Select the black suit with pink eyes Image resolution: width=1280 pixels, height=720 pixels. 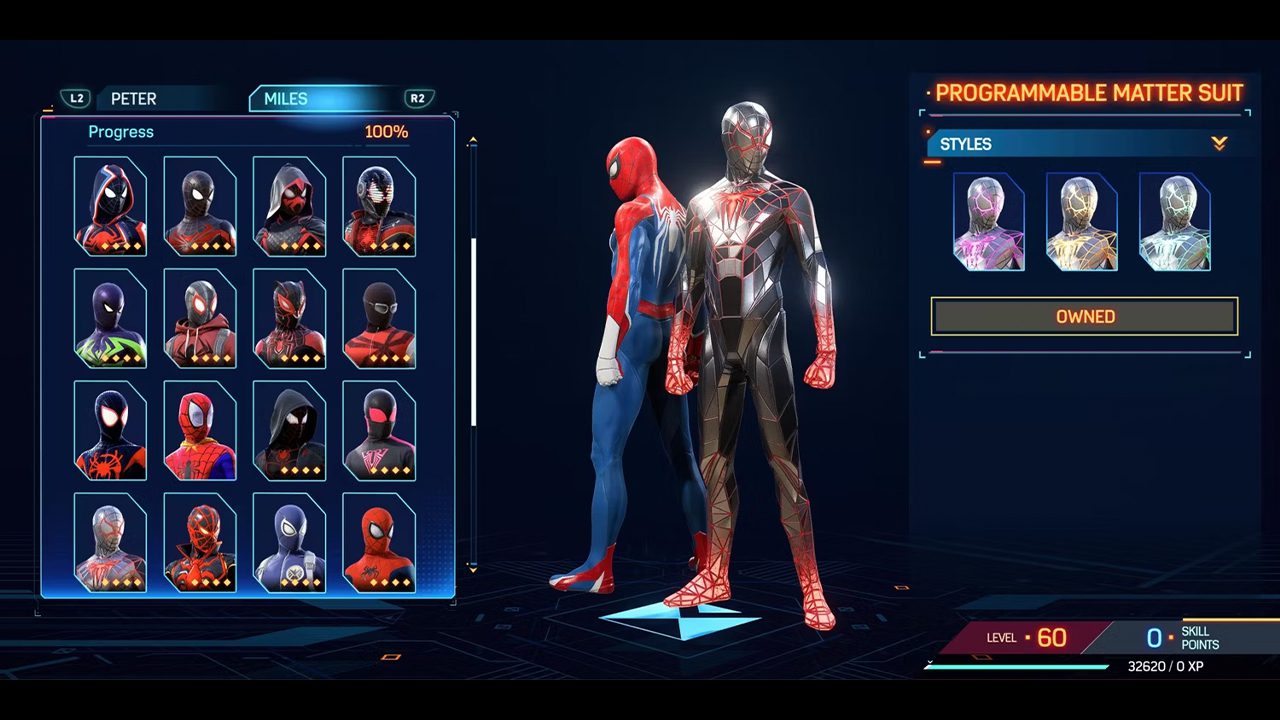click(379, 430)
